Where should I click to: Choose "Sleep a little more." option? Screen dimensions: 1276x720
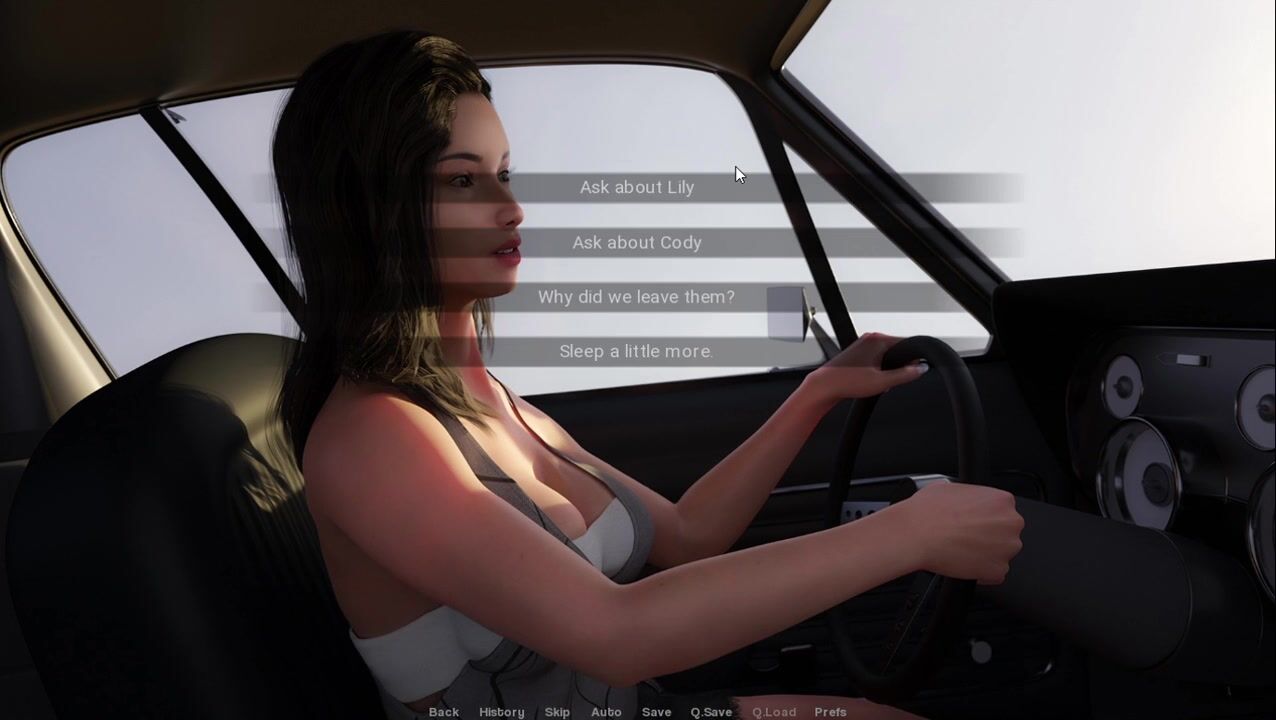click(x=636, y=352)
